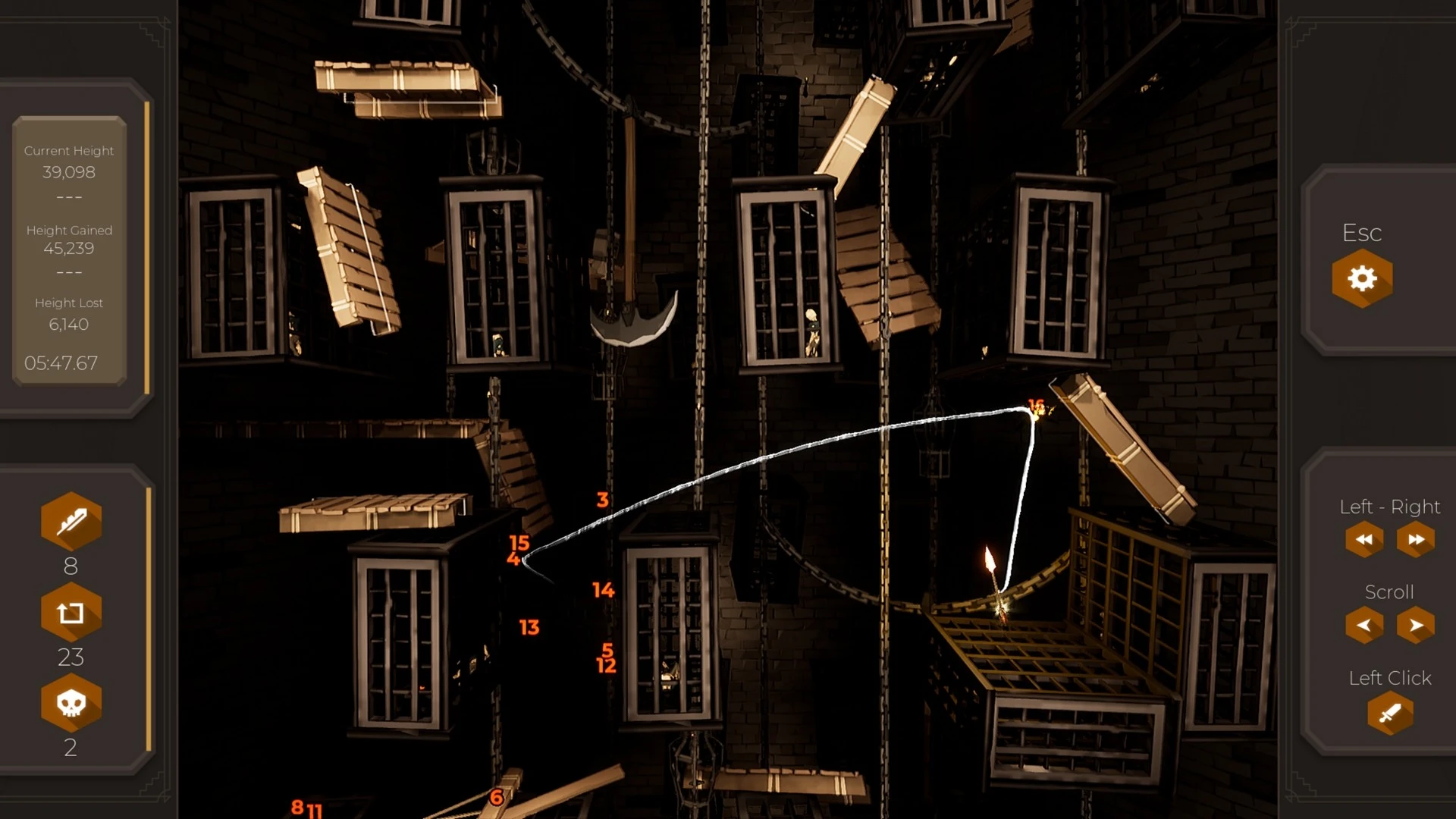The width and height of the screenshot is (1456, 819).
Task: Select the skull death counter icon
Action: (x=71, y=704)
